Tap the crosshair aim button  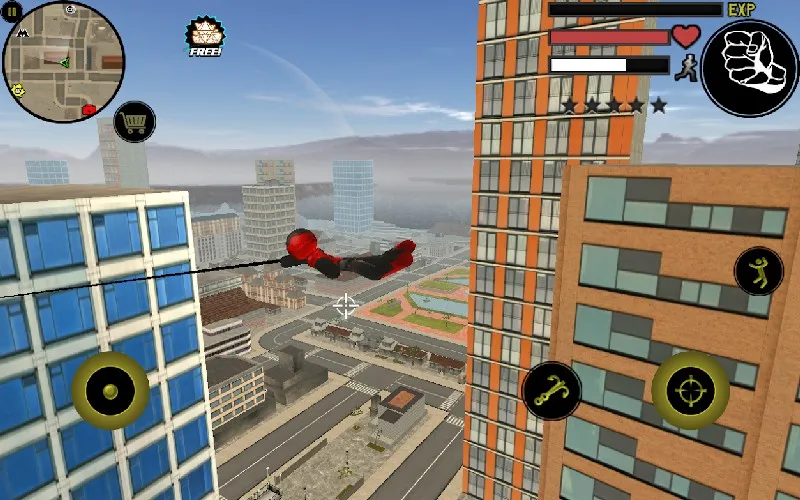coord(690,390)
